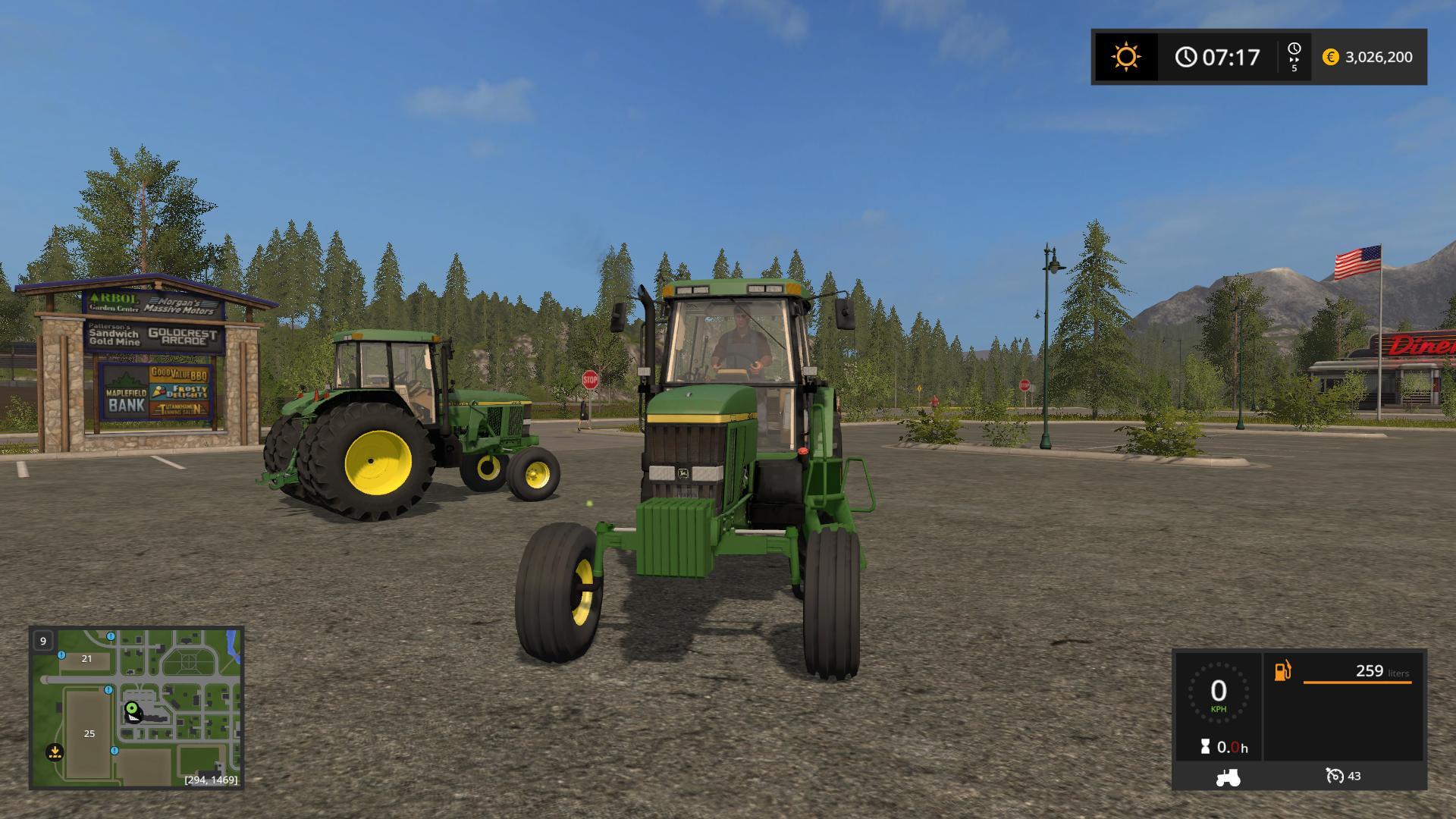Click the fuel pump icon
The width and height of the screenshot is (1456, 819).
pos(1282,671)
